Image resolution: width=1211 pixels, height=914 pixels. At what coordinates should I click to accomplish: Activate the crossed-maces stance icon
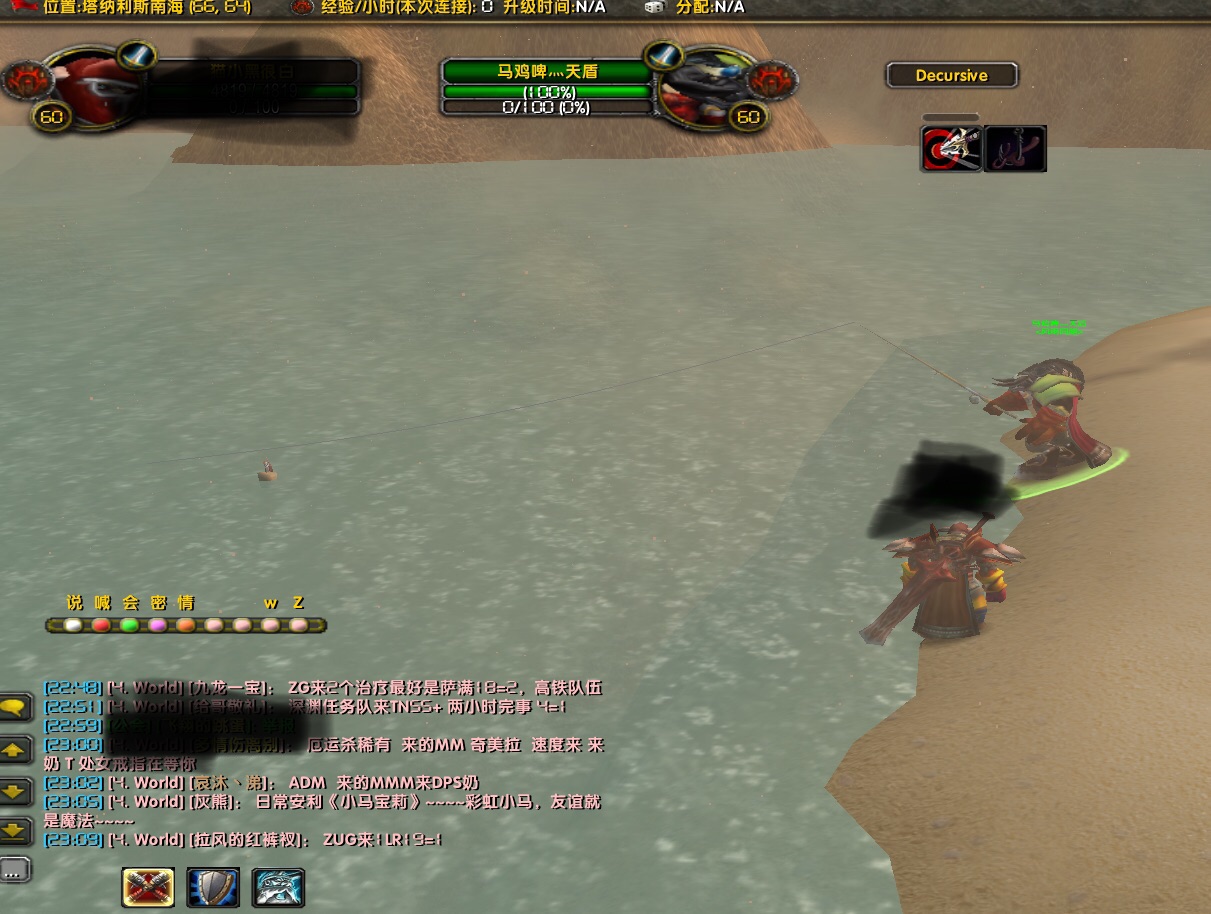click(148, 887)
